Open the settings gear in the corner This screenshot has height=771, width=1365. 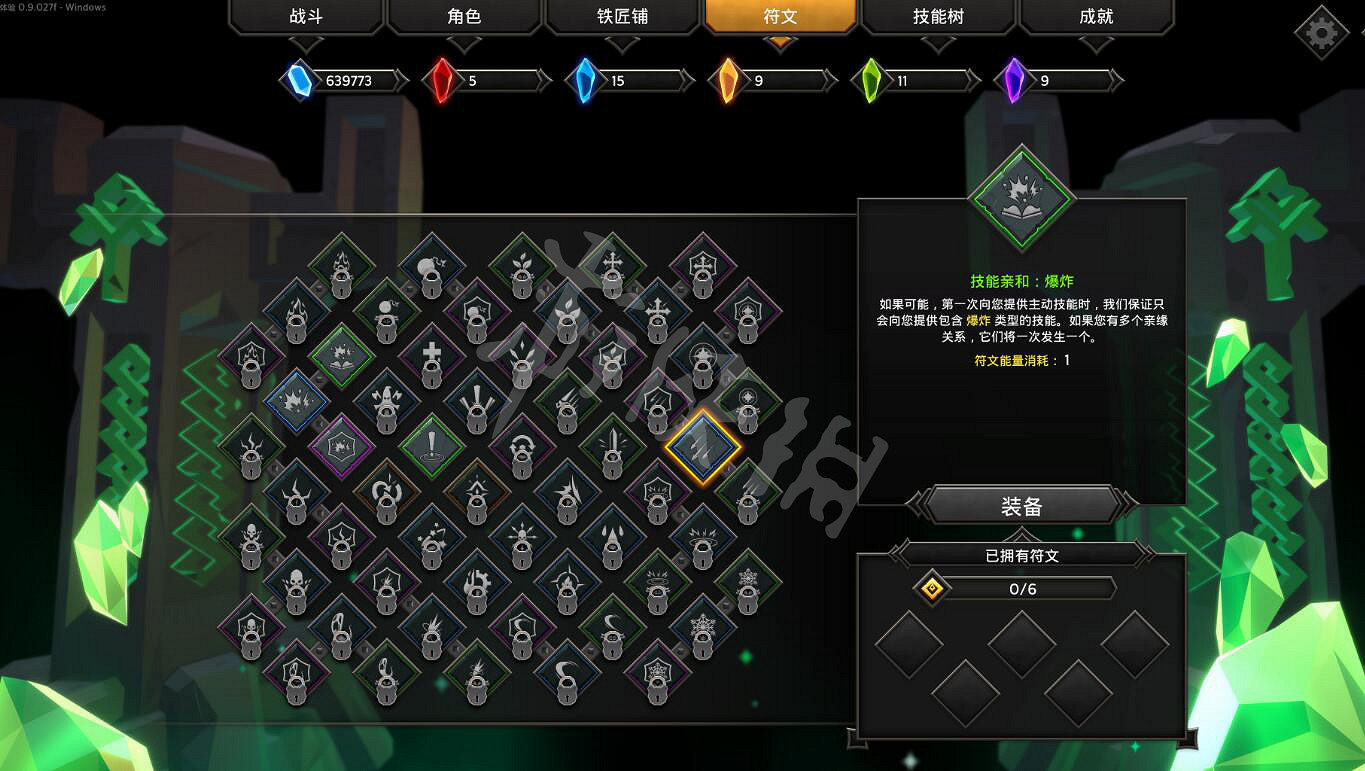[1320, 32]
